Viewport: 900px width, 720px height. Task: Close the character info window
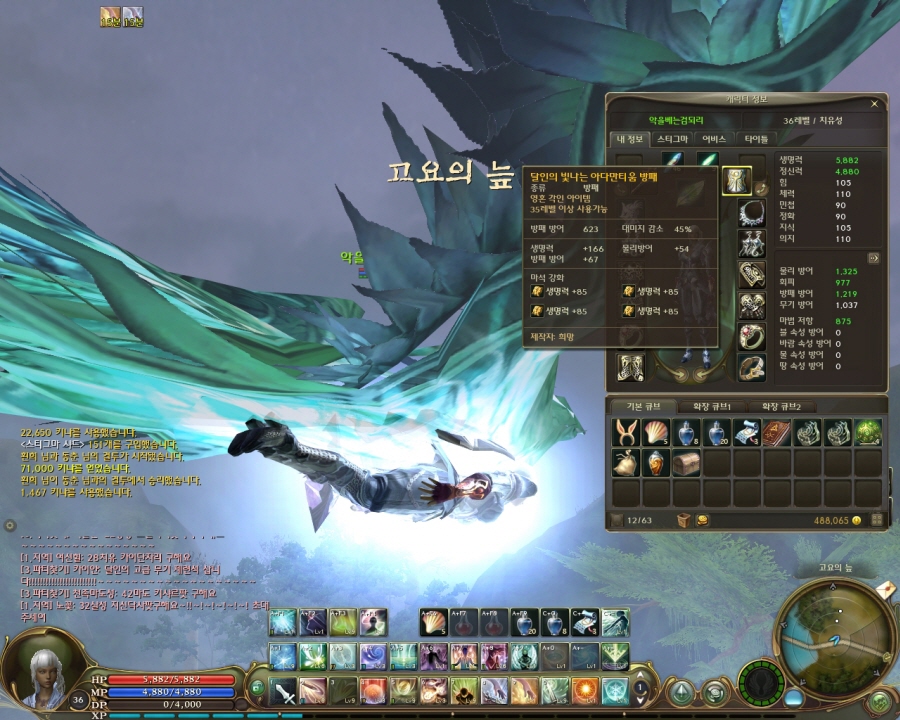click(874, 102)
